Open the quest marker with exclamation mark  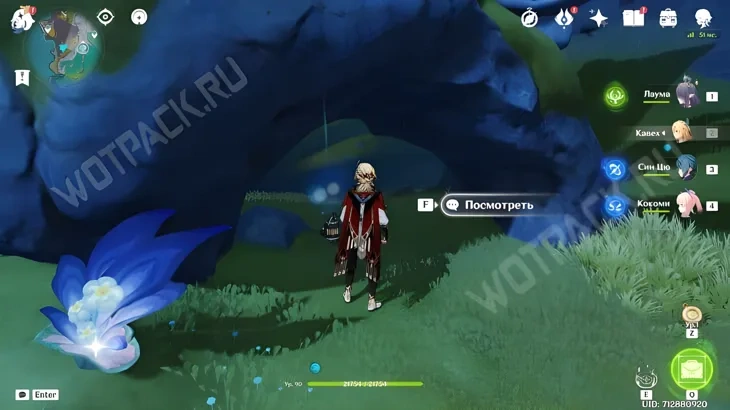pos(22,77)
